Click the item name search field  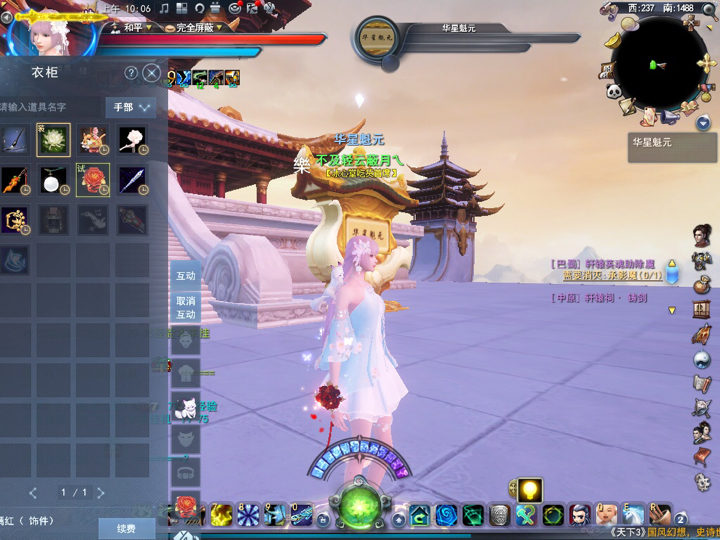coord(50,107)
